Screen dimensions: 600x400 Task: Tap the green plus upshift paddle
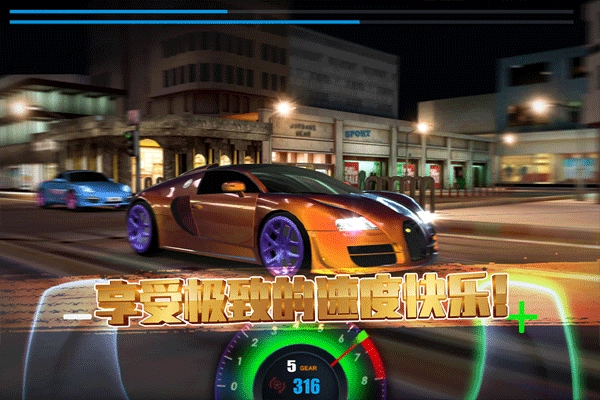(x=522, y=319)
